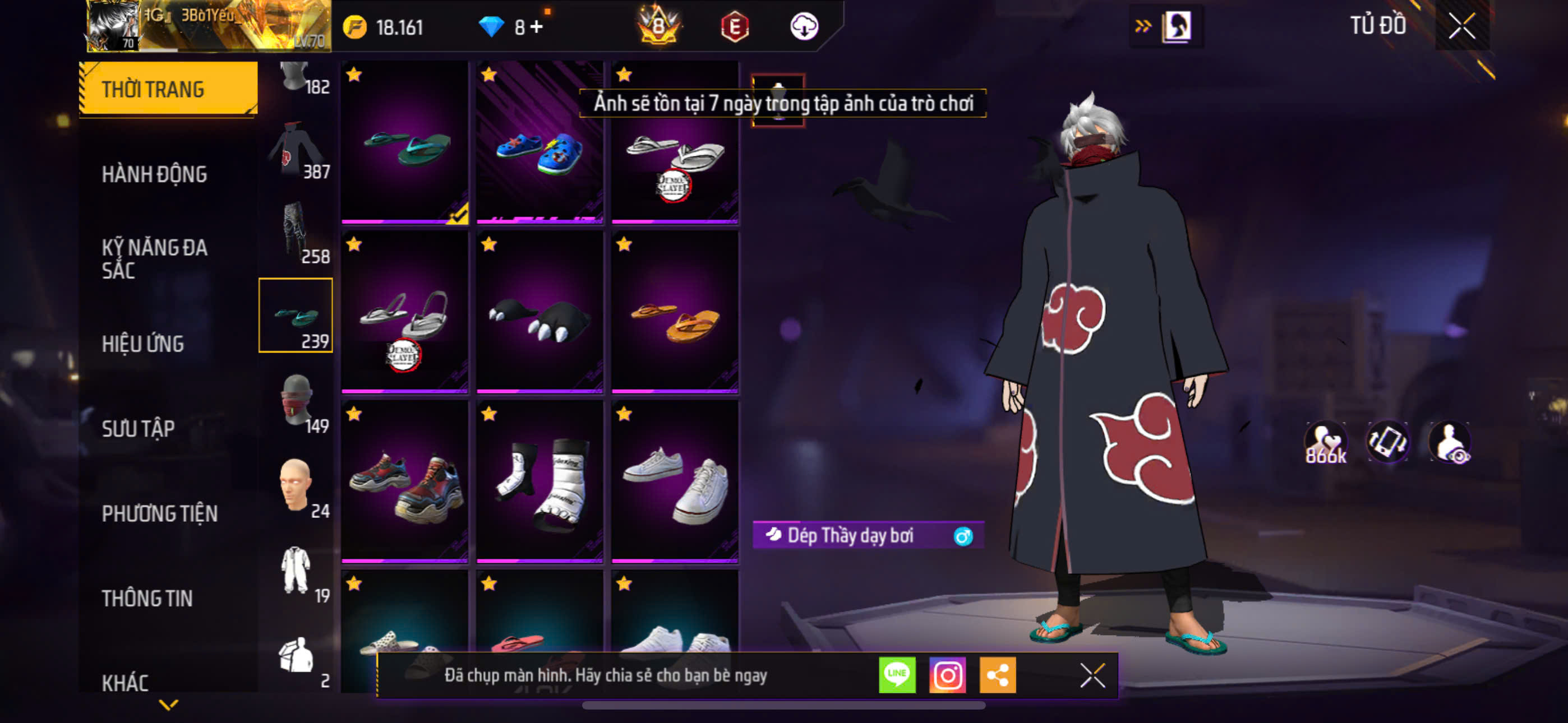This screenshot has width=1568, height=723.
Task: Pick the white sneakers item
Action: pos(675,482)
